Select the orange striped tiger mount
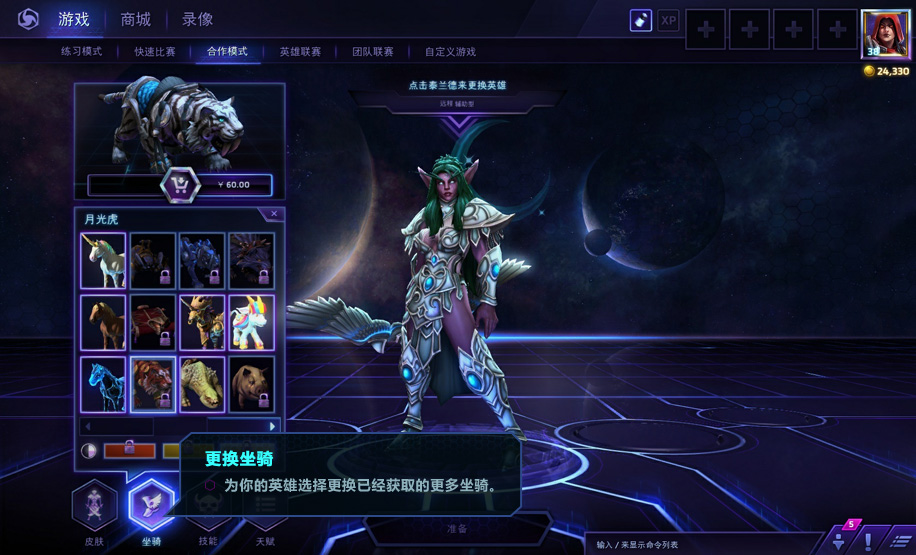 pyautogui.click(x=153, y=385)
